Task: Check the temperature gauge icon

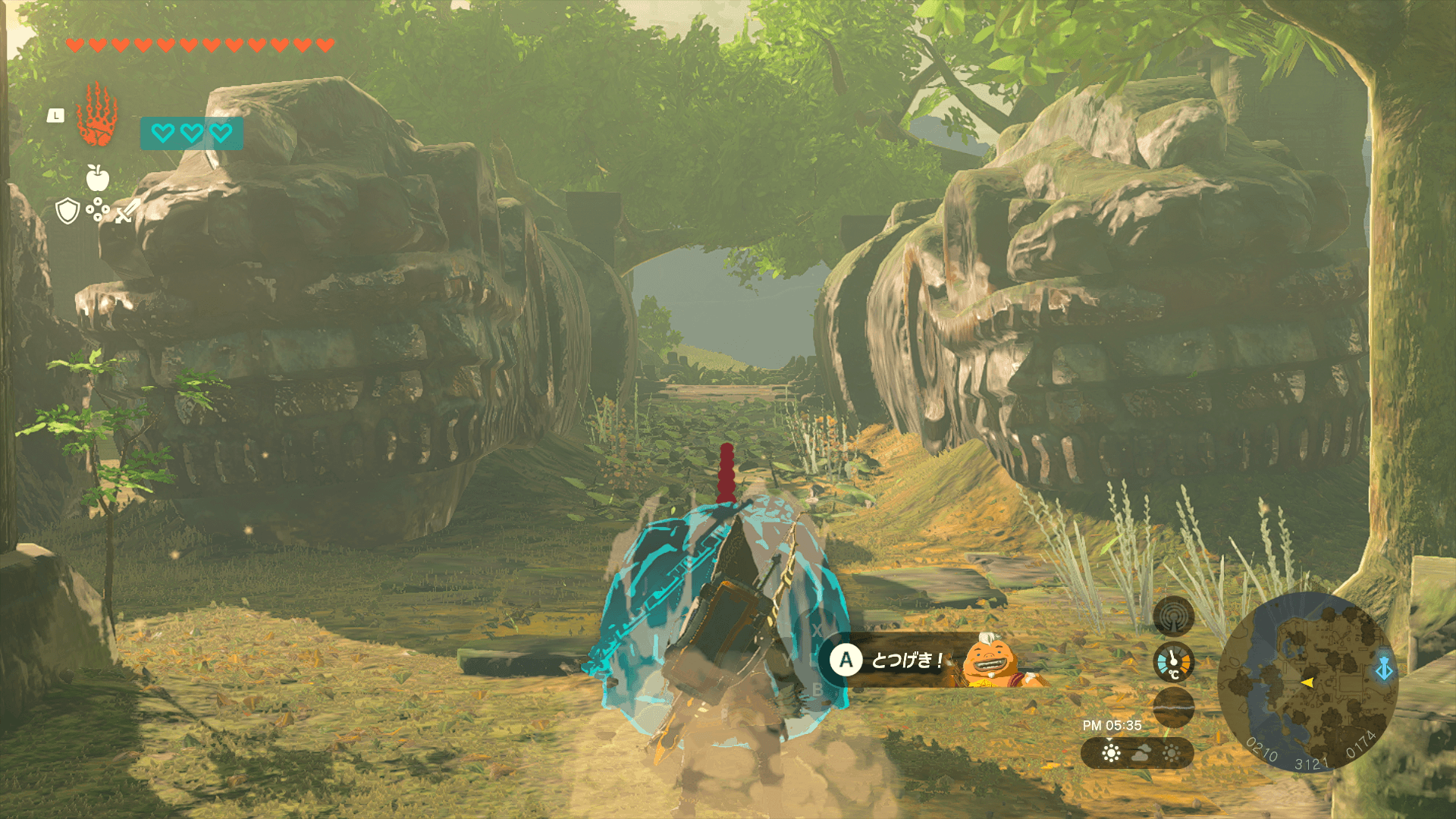Action: click(x=1173, y=662)
